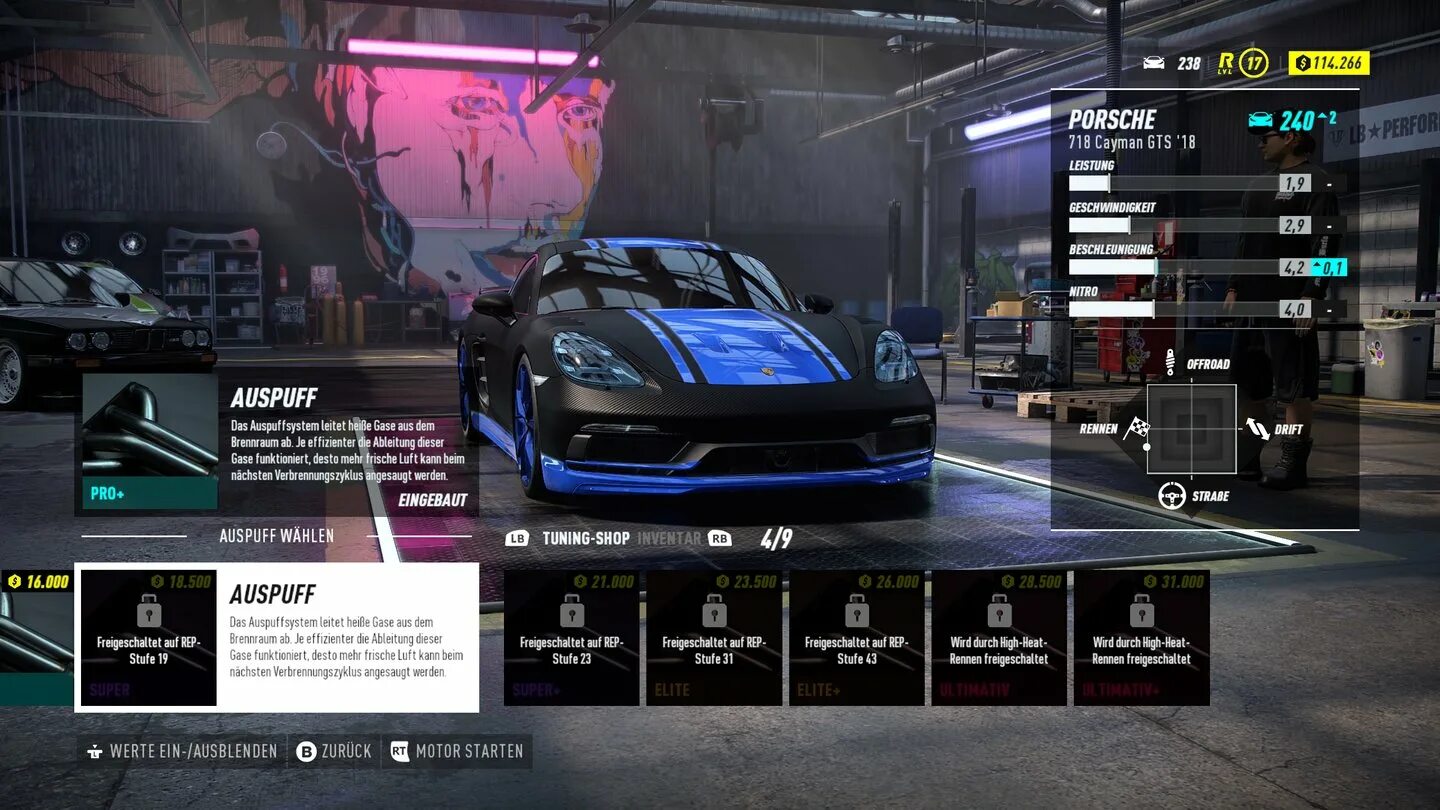1440x810 pixels.
Task: Open the Inventar tab
Action: tap(669, 538)
